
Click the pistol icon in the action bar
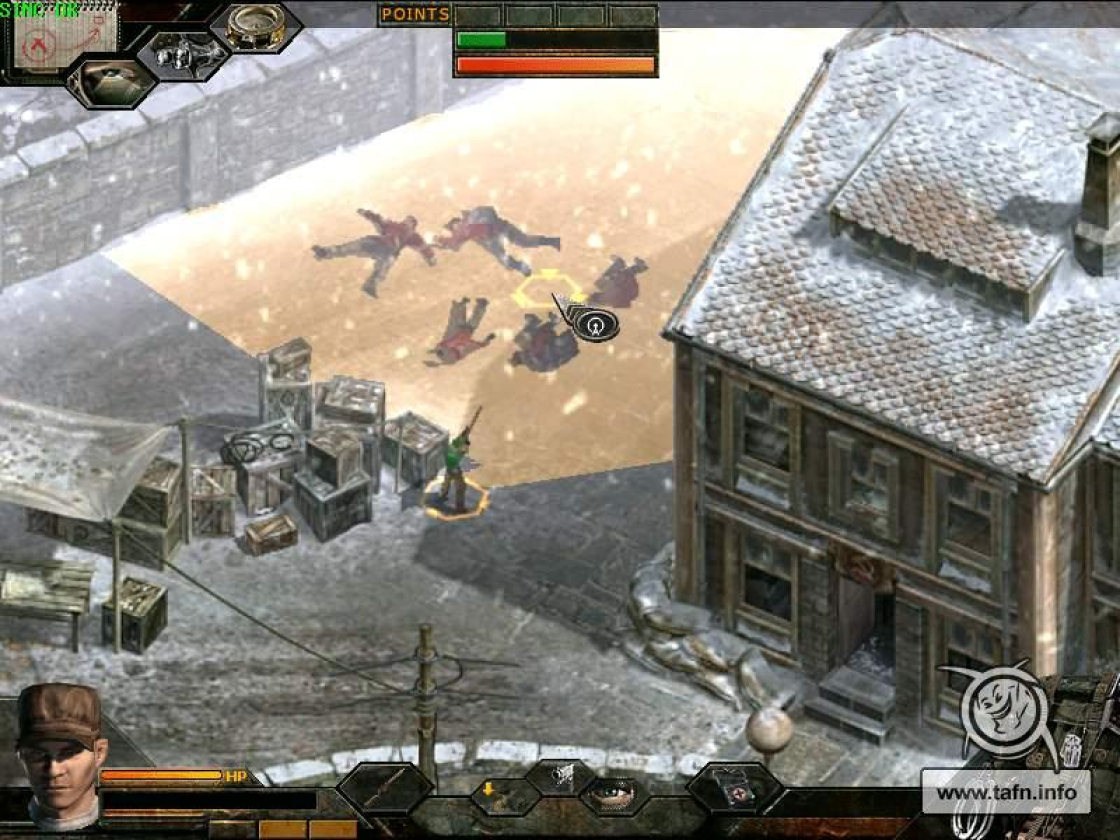pos(561,775)
